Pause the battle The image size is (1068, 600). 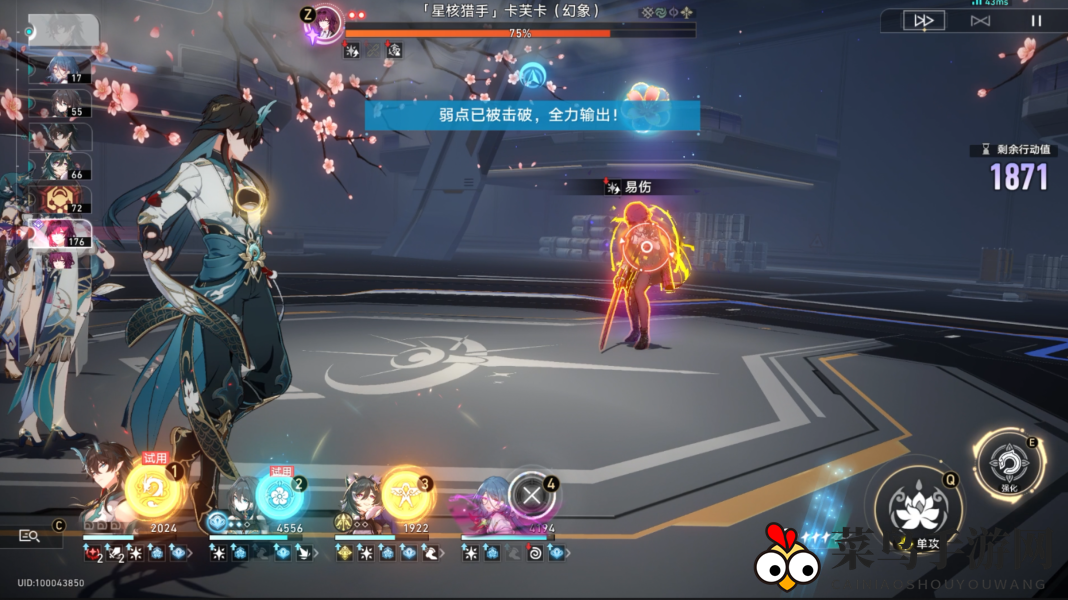tap(1037, 21)
